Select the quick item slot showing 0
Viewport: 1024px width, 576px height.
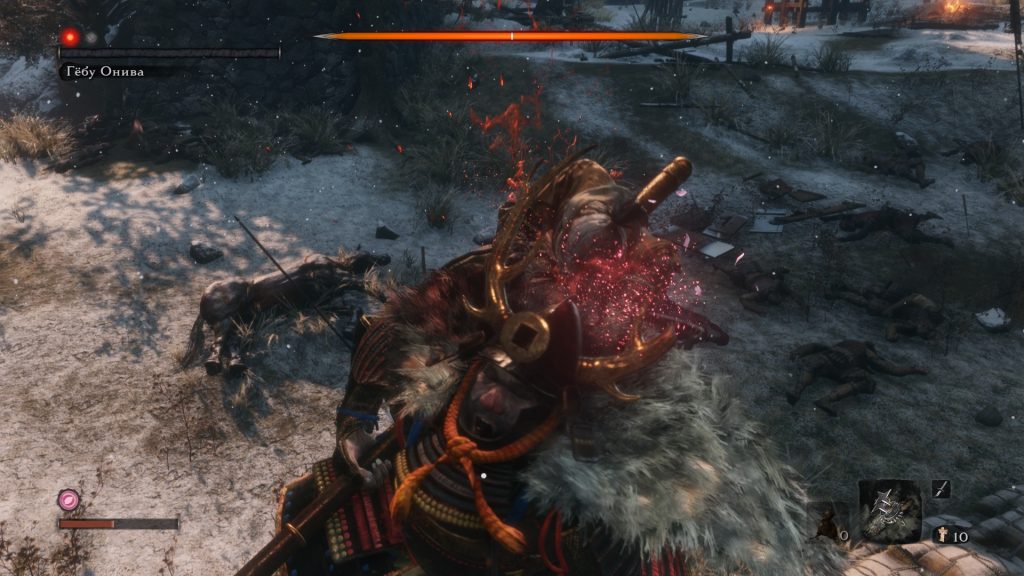click(x=828, y=522)
